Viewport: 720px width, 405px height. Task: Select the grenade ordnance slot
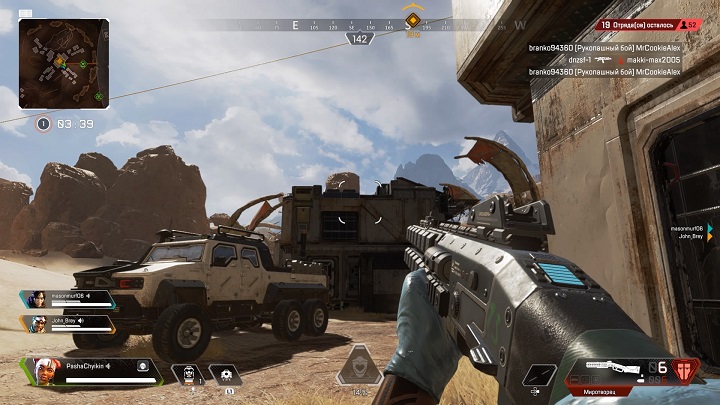tap(224, 374)
